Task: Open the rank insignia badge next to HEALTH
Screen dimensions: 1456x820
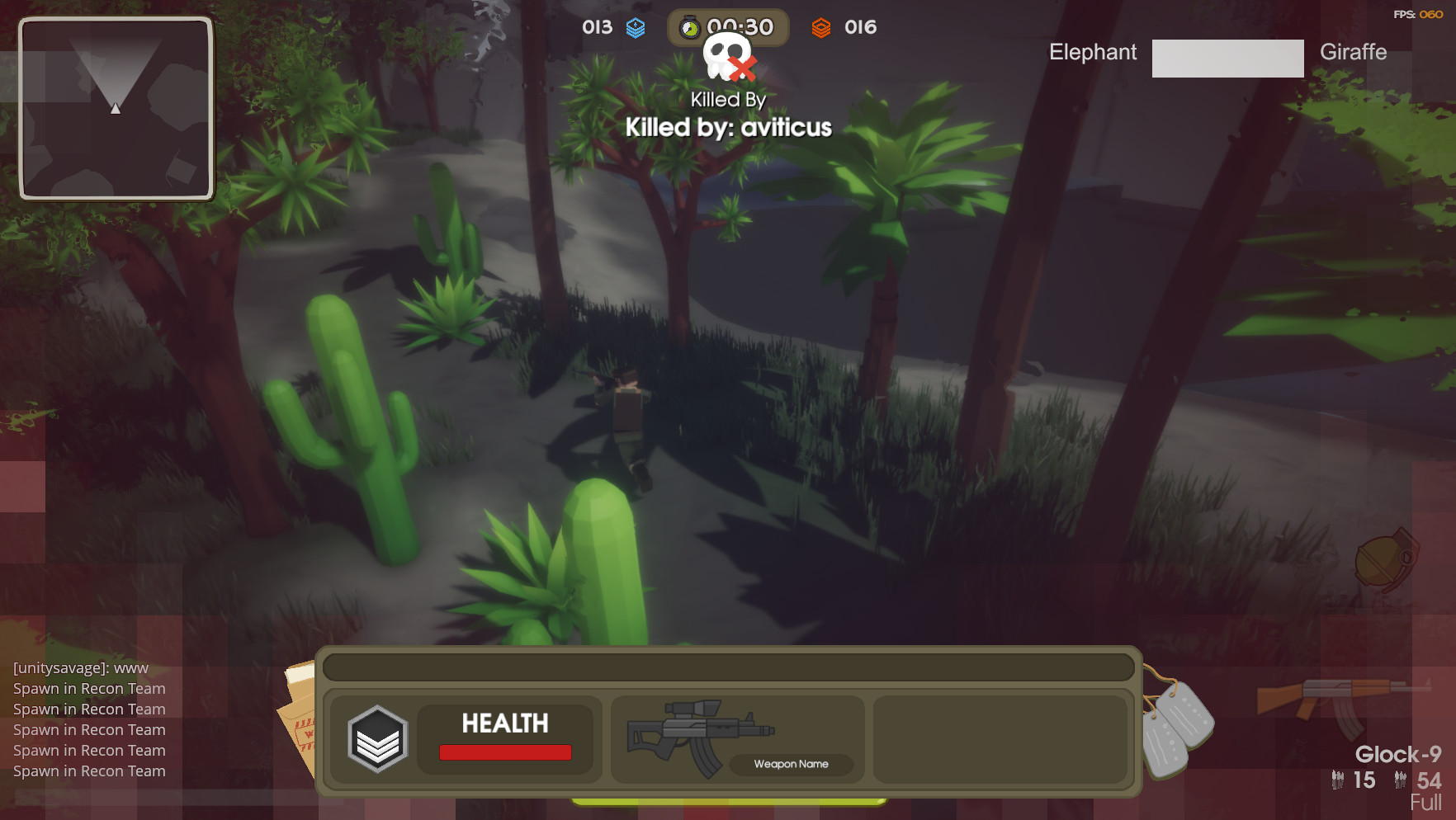Action: pos(378,740)
